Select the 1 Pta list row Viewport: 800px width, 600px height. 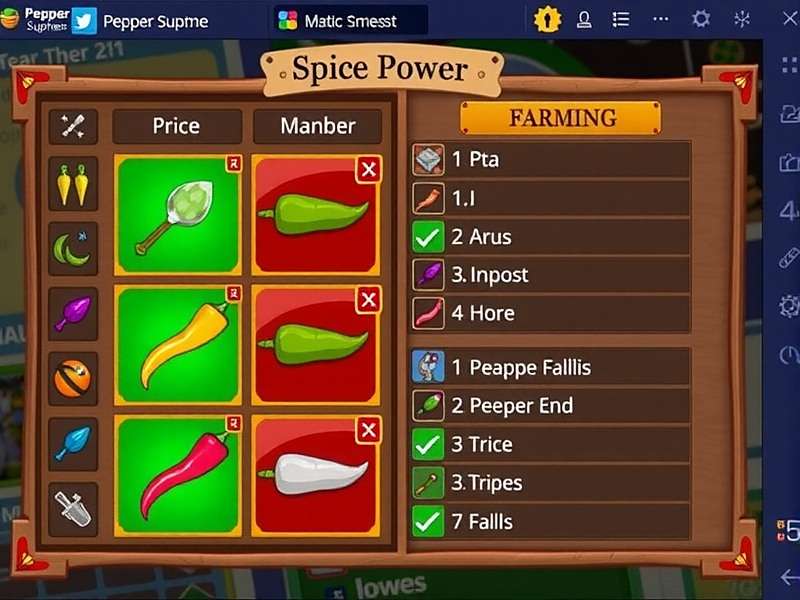click(x=550, y=159)
